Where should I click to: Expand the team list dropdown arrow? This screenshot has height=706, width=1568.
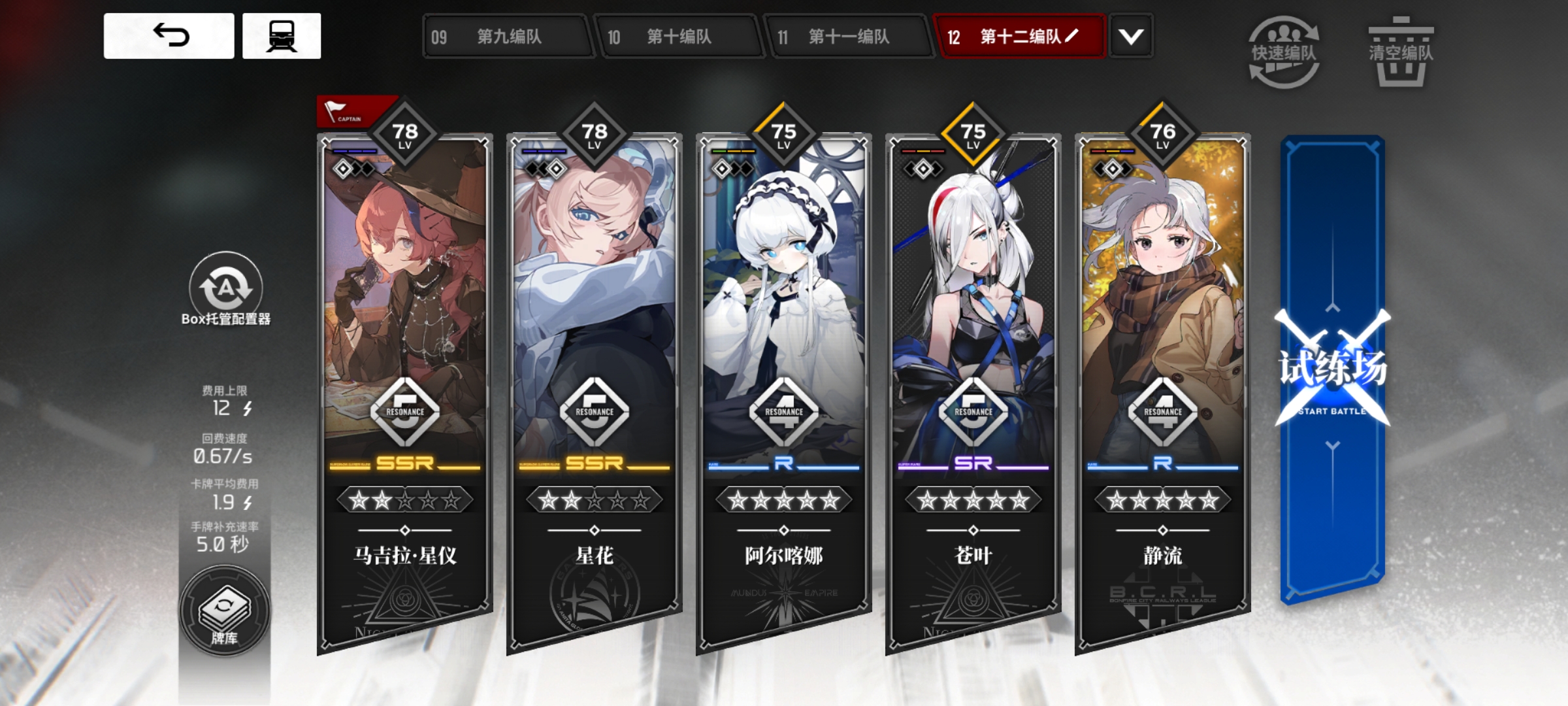(x=1131, y=37)
